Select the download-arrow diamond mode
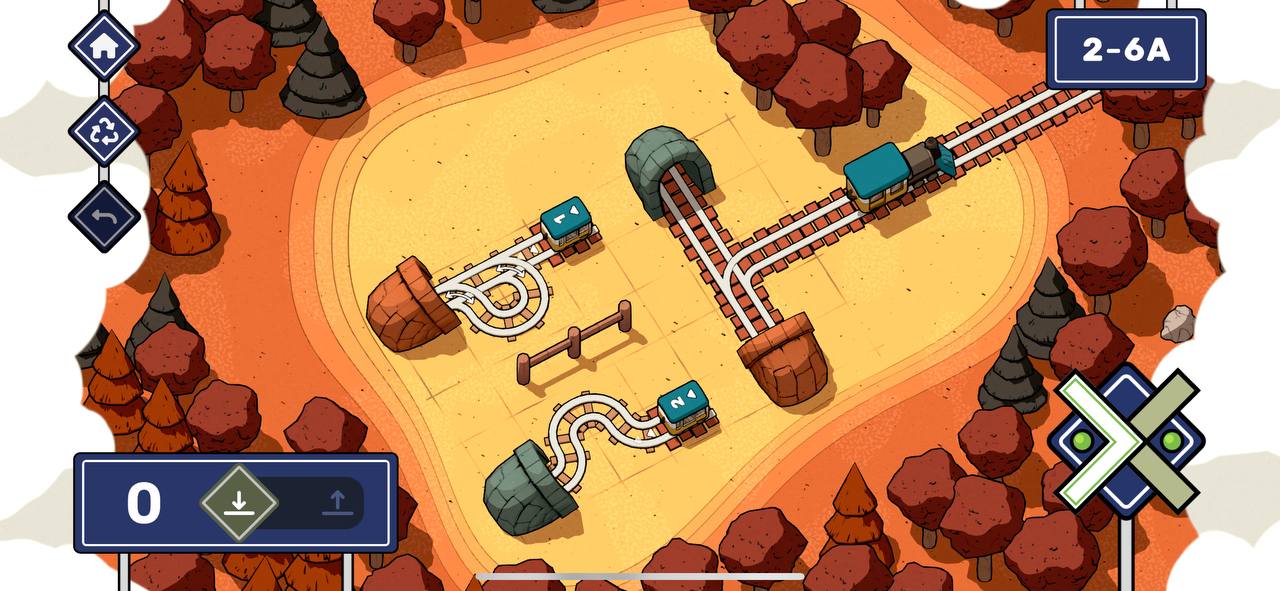 pos(238,502)
